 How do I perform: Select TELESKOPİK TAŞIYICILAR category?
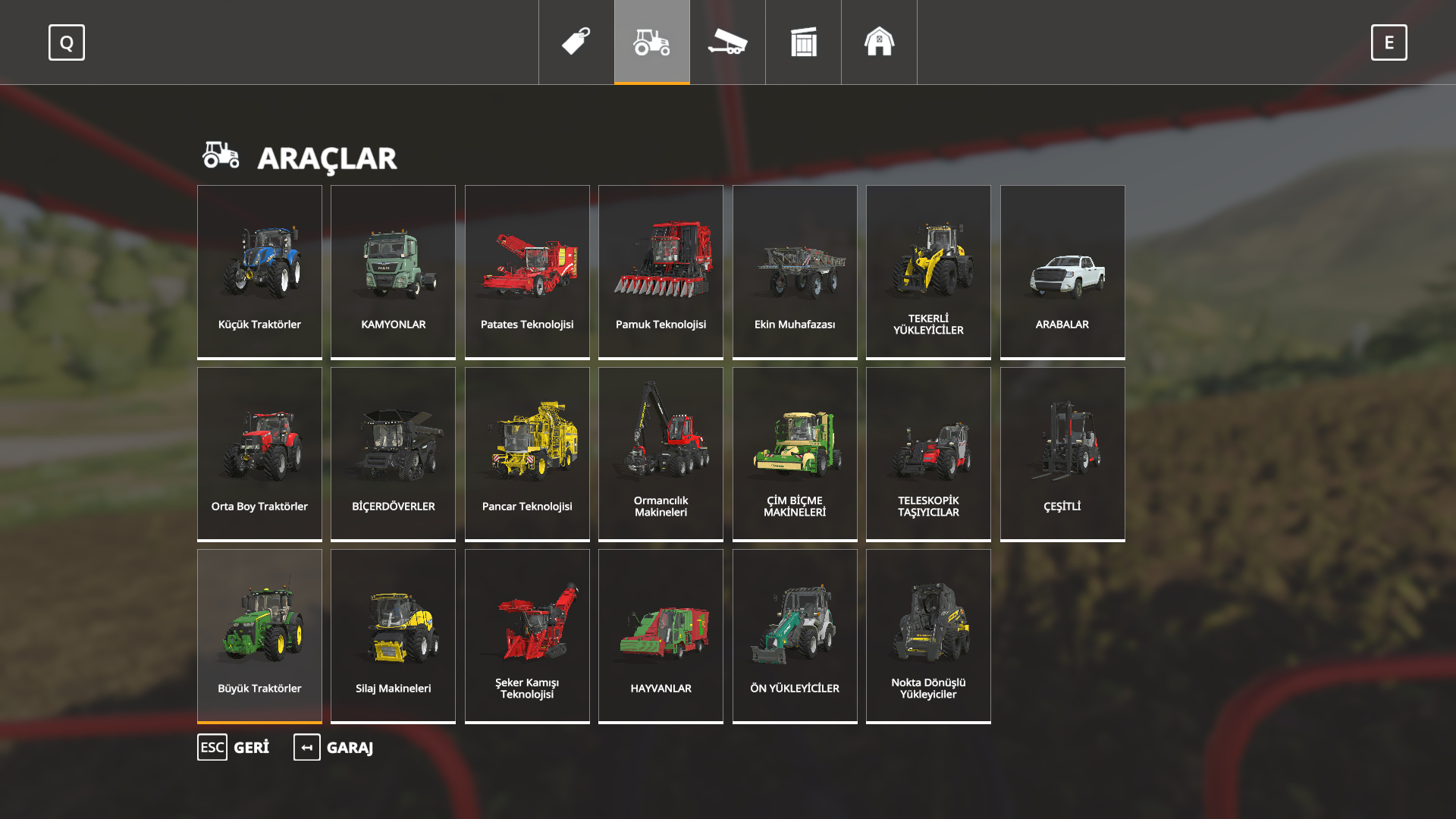pyautogui.click(x=928, y=453)
